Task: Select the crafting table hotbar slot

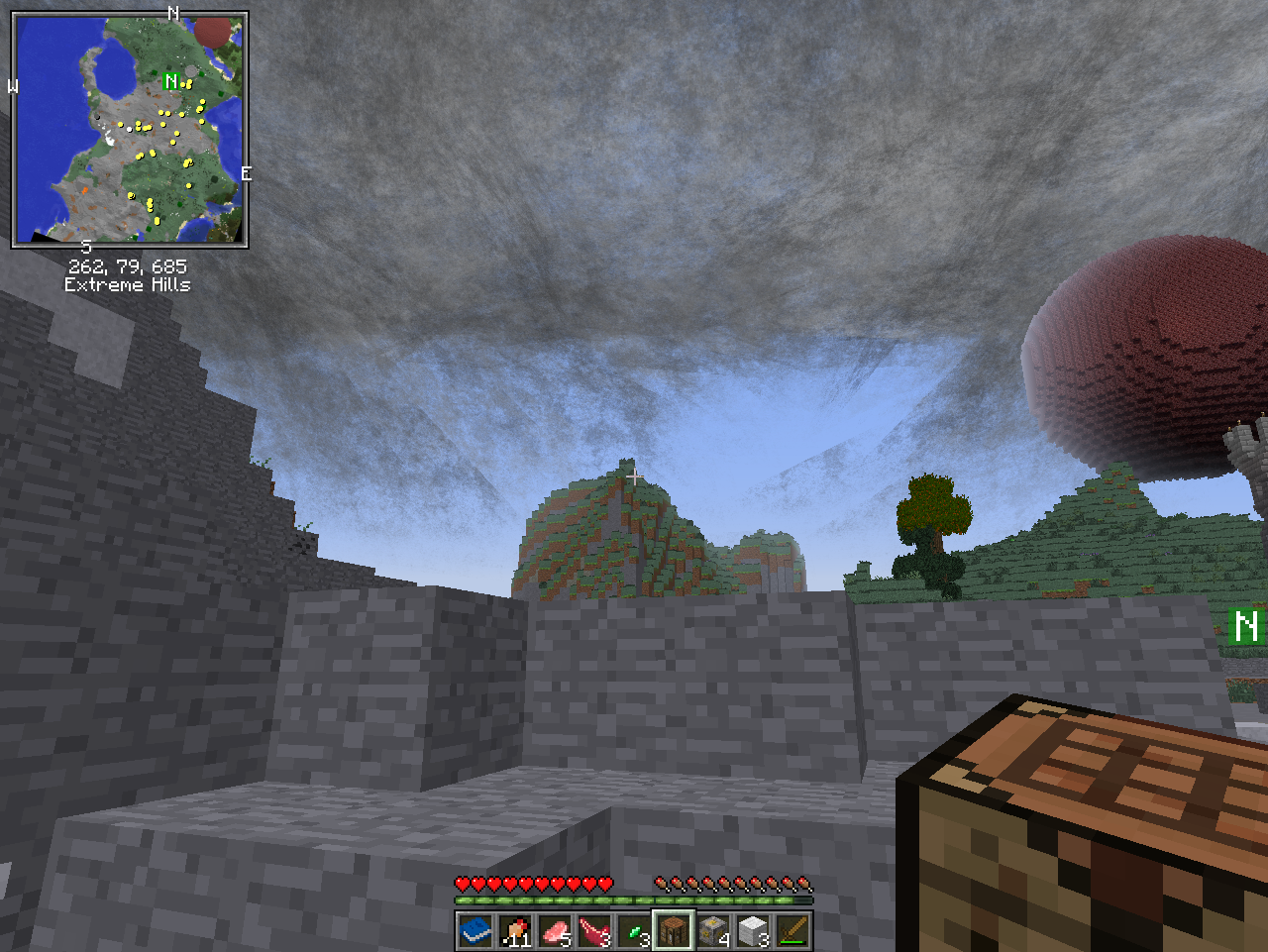Action: tap(674, 931)
